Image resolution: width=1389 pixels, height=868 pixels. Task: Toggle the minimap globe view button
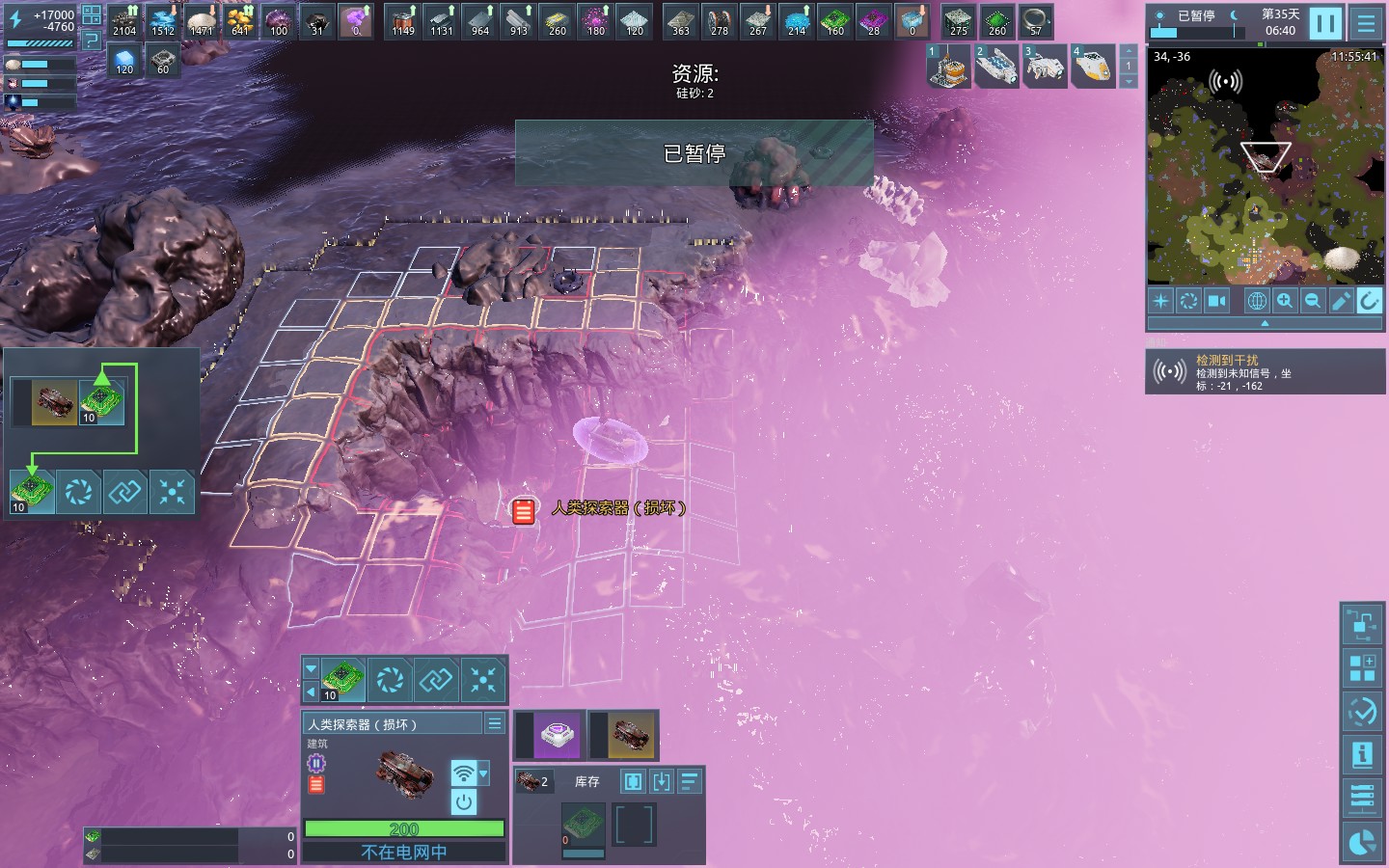pyautogui.click(x=1257, y=301)
